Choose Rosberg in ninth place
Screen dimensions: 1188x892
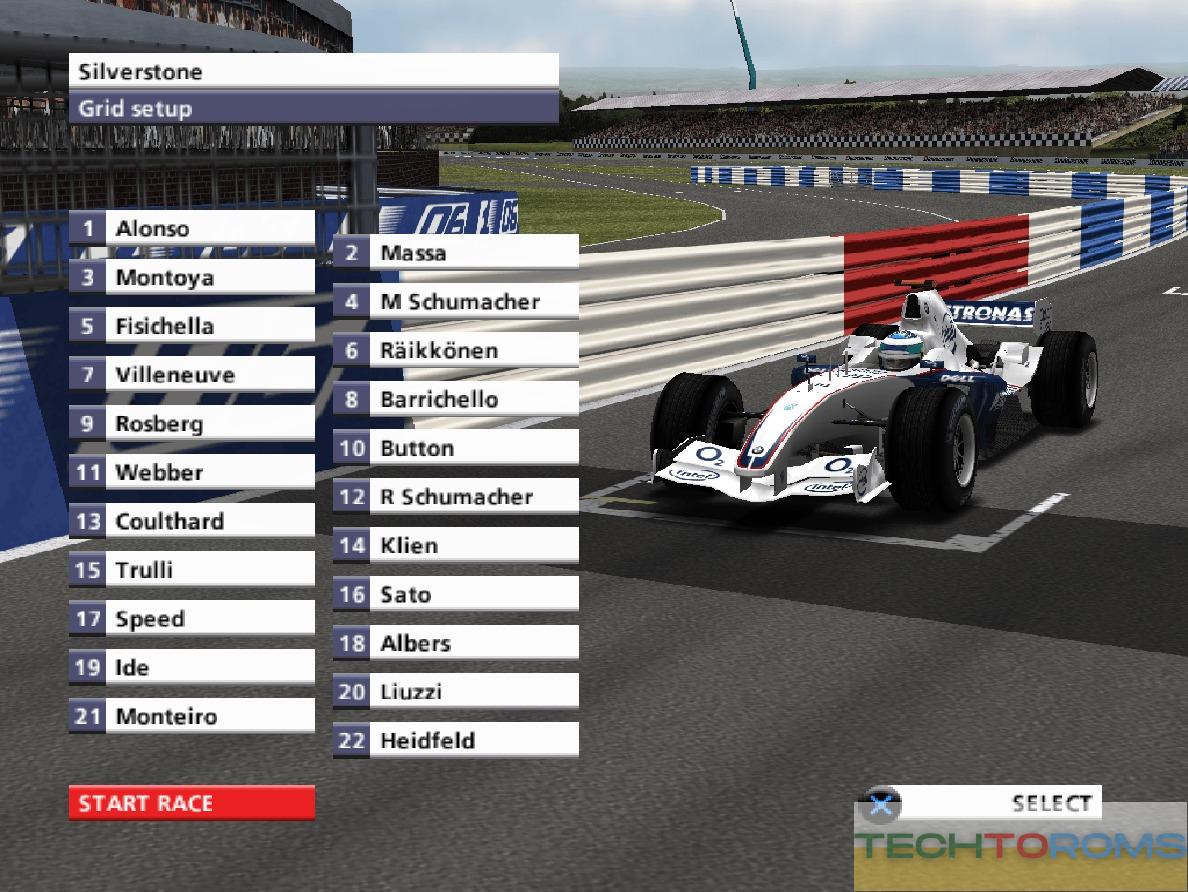[191, 423]
